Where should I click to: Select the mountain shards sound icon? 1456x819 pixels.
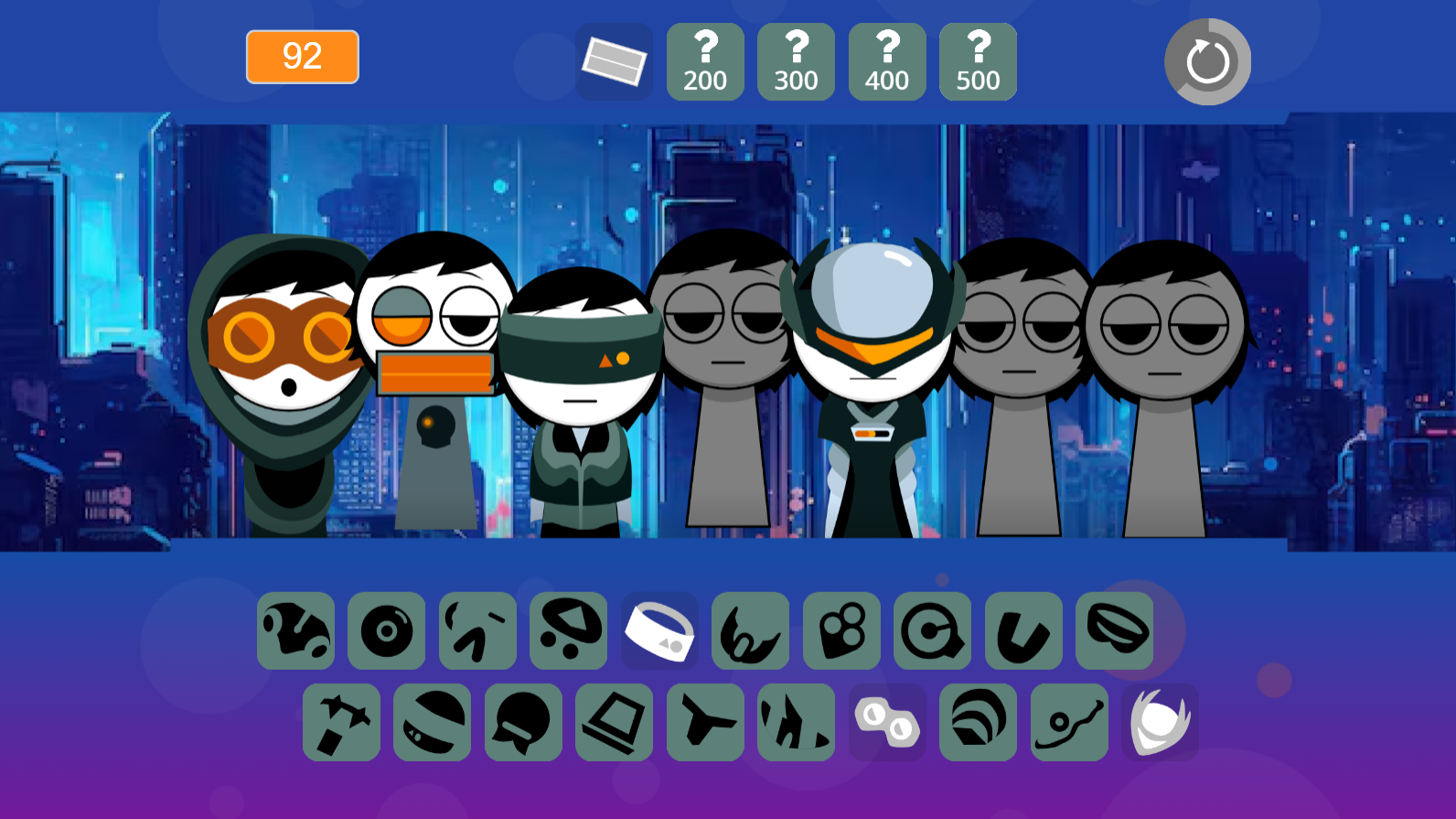[796, 722]
